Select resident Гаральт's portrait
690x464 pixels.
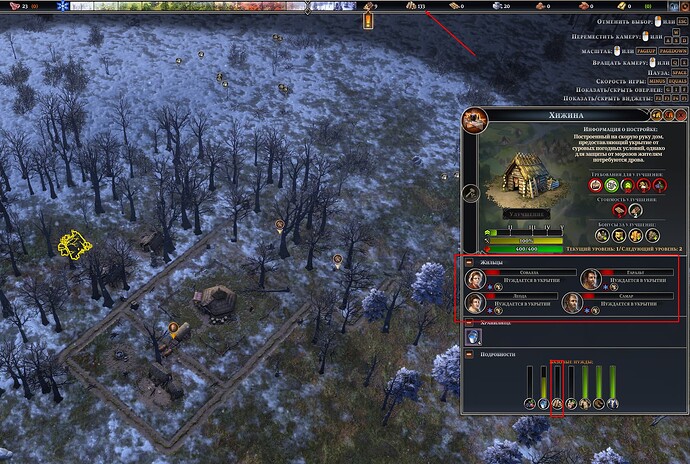pos(587,278)
